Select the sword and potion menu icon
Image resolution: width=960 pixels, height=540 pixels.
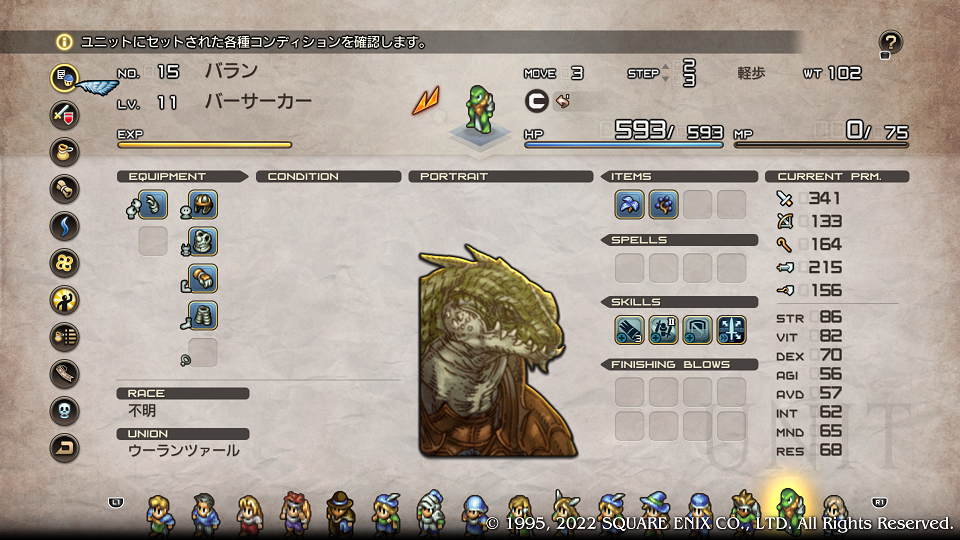coord(65,113)
